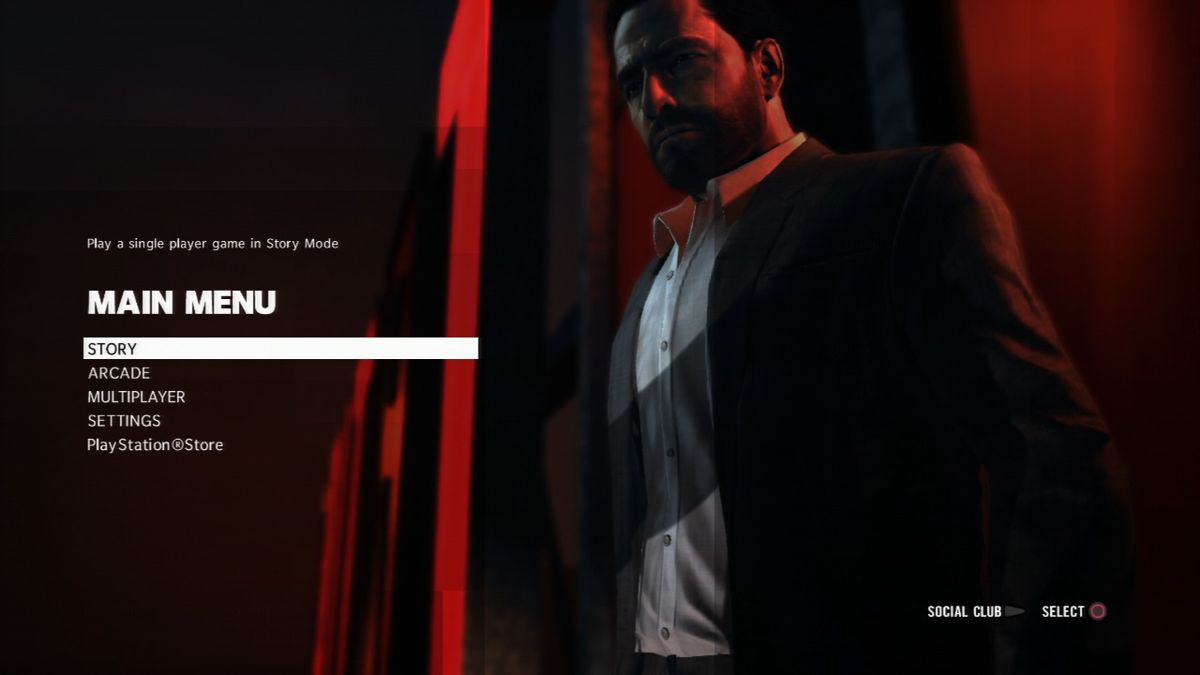Select the highlighted STORY menu entry
Viewport: 1200px width, 675px height.
[x=112, y=349]
